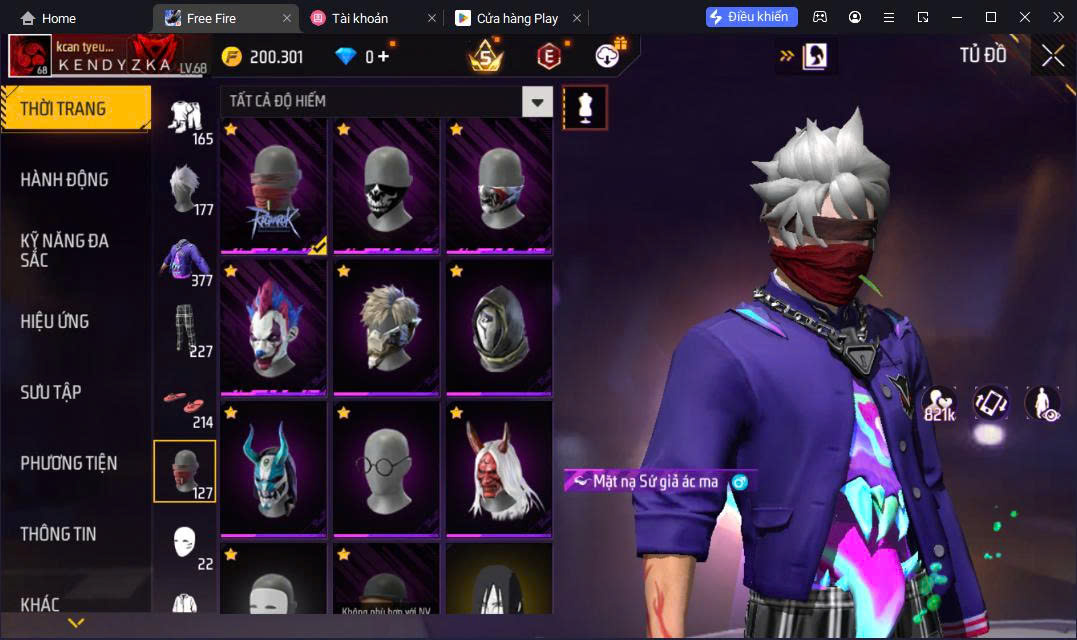The width and height of the screenshot is (1077, 640).
Task: Select the blue horned demon mask
Action: (x=274, y=468)
